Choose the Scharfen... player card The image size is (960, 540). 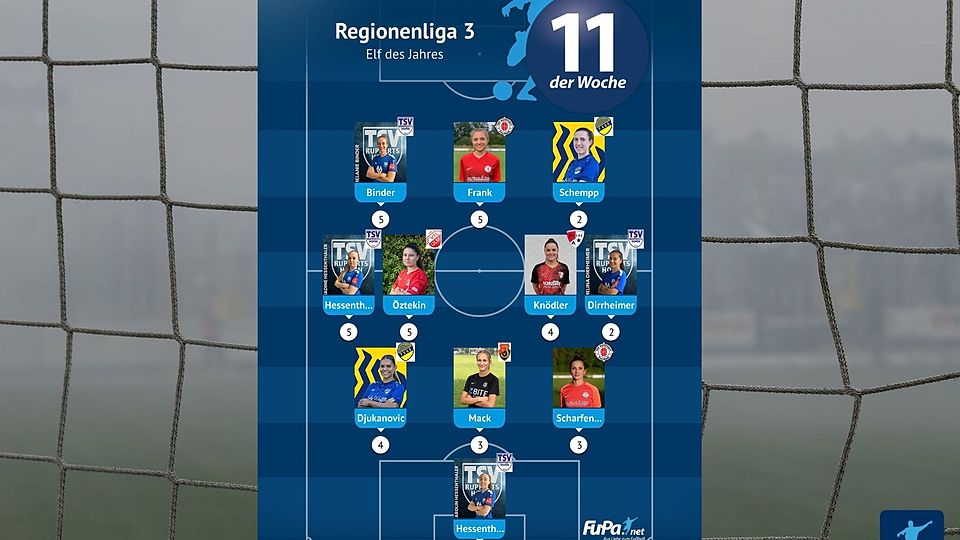579,384
